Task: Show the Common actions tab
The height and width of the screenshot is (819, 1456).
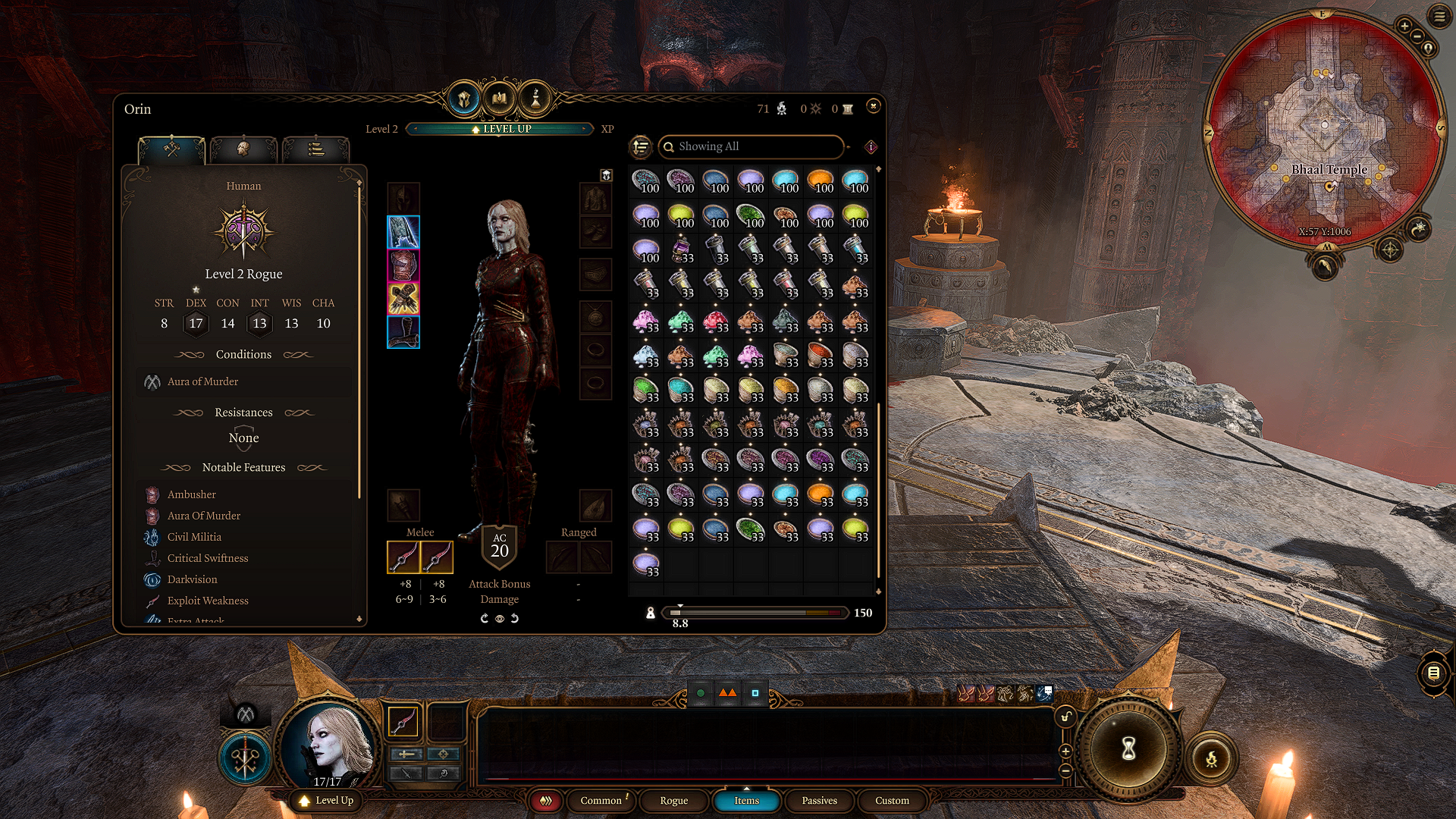Action: (x=601, y=800)
